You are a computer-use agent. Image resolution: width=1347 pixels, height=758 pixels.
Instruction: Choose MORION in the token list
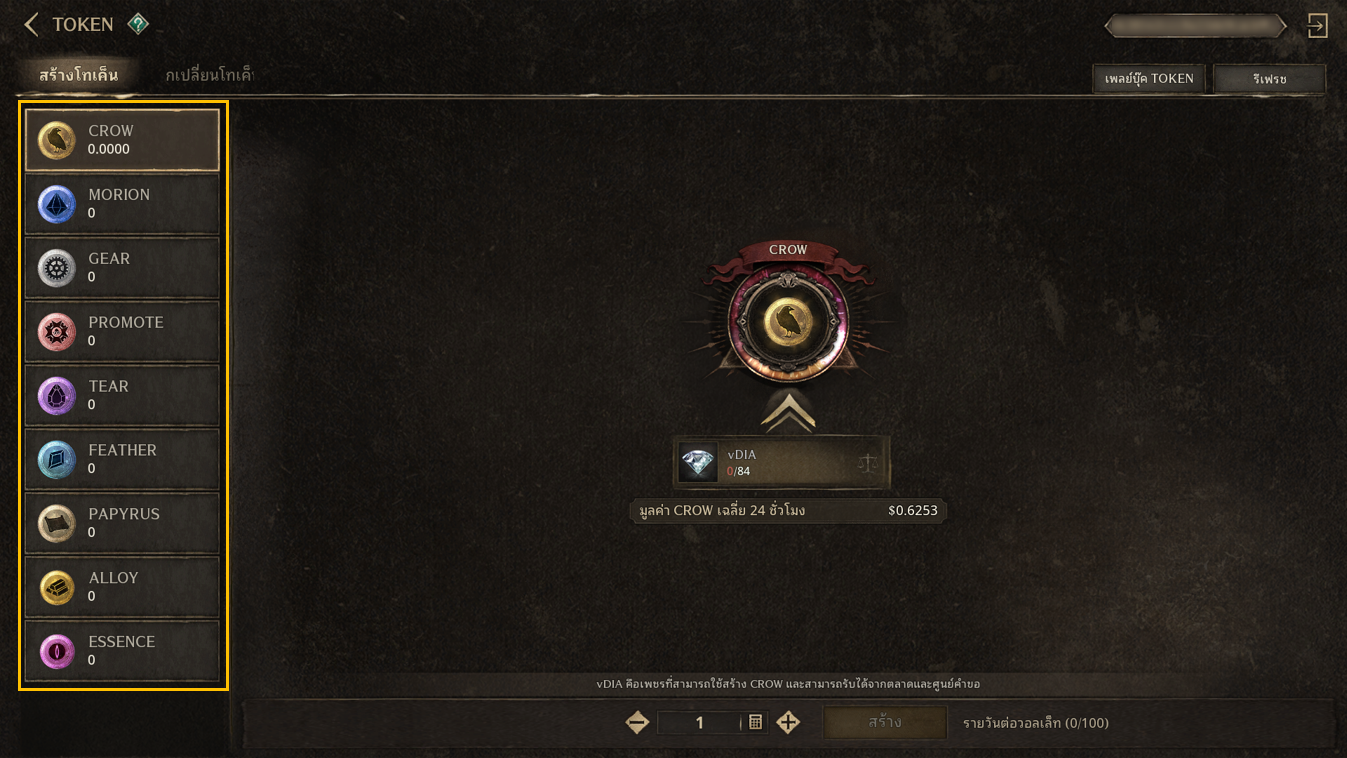point(122,204)
